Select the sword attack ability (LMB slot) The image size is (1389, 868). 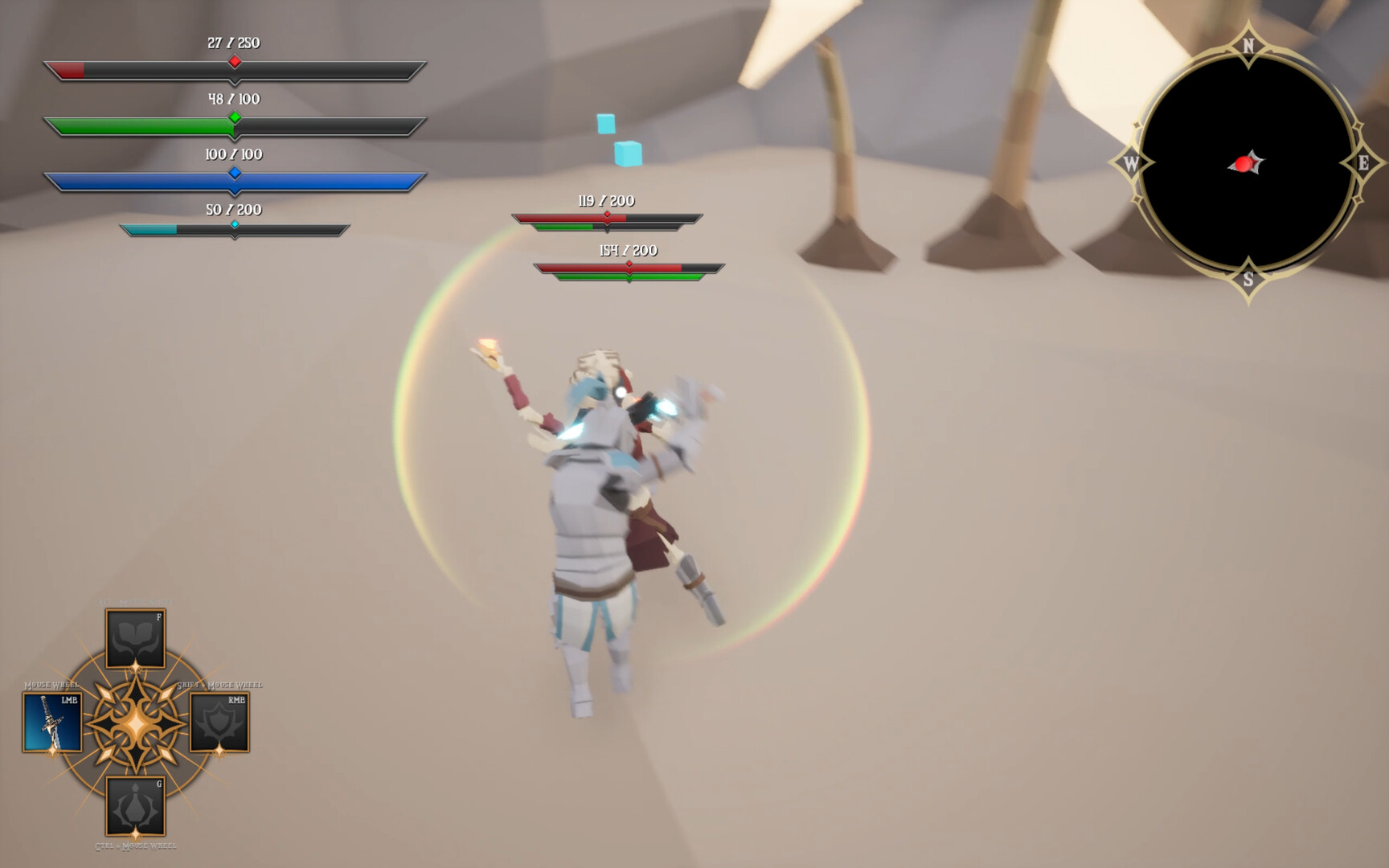(x=52, y=721)
